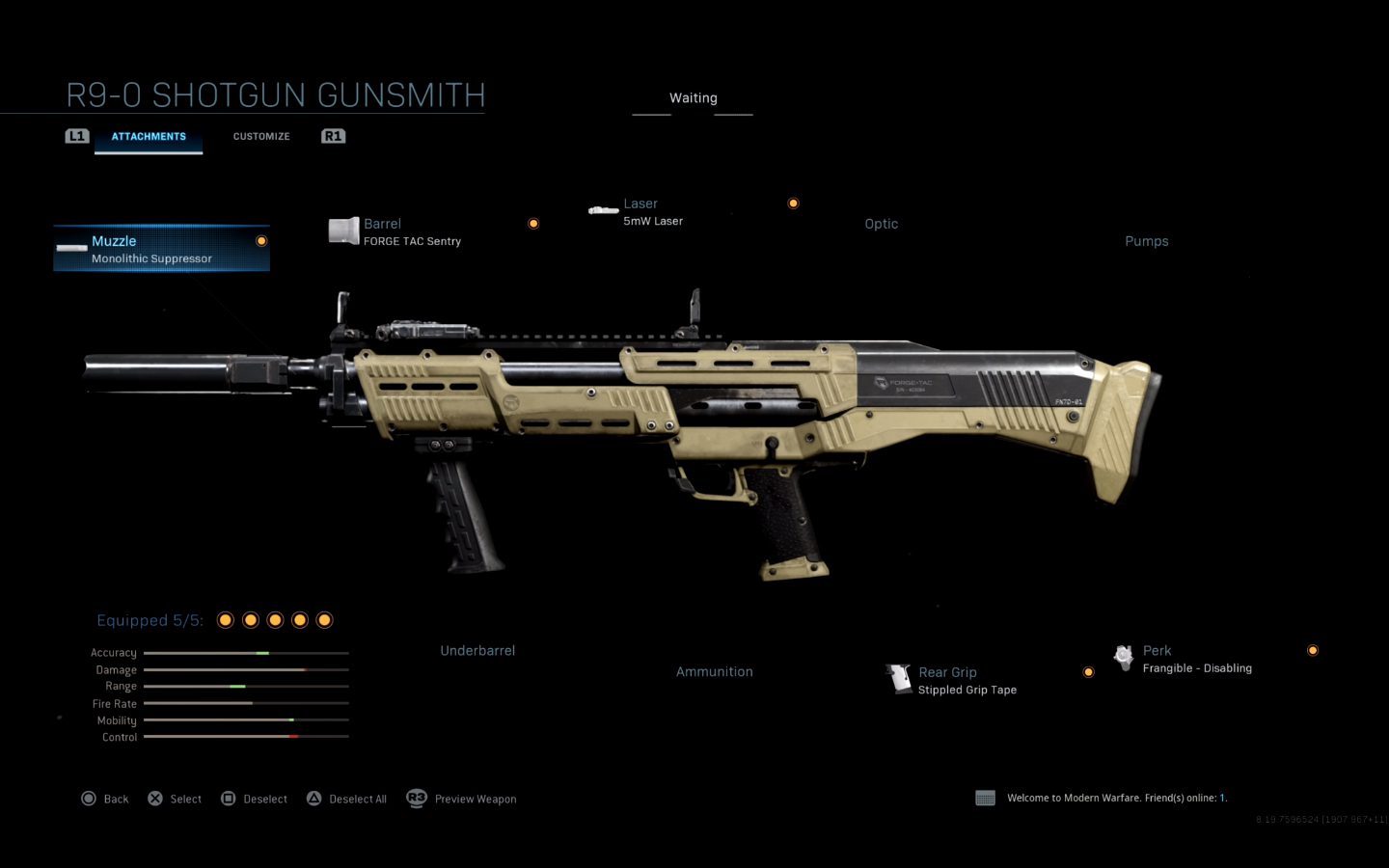Switch to the Attachments tab

tap(149, 137)
